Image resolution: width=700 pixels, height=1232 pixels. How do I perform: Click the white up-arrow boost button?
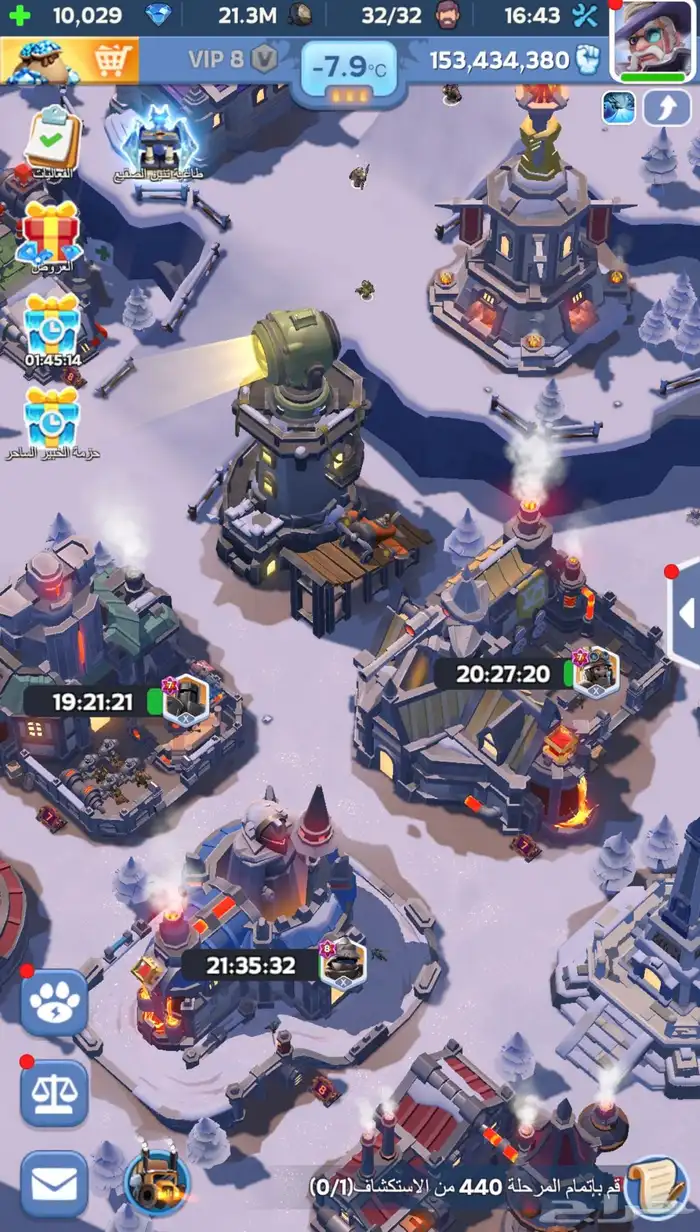coord(667,108)
